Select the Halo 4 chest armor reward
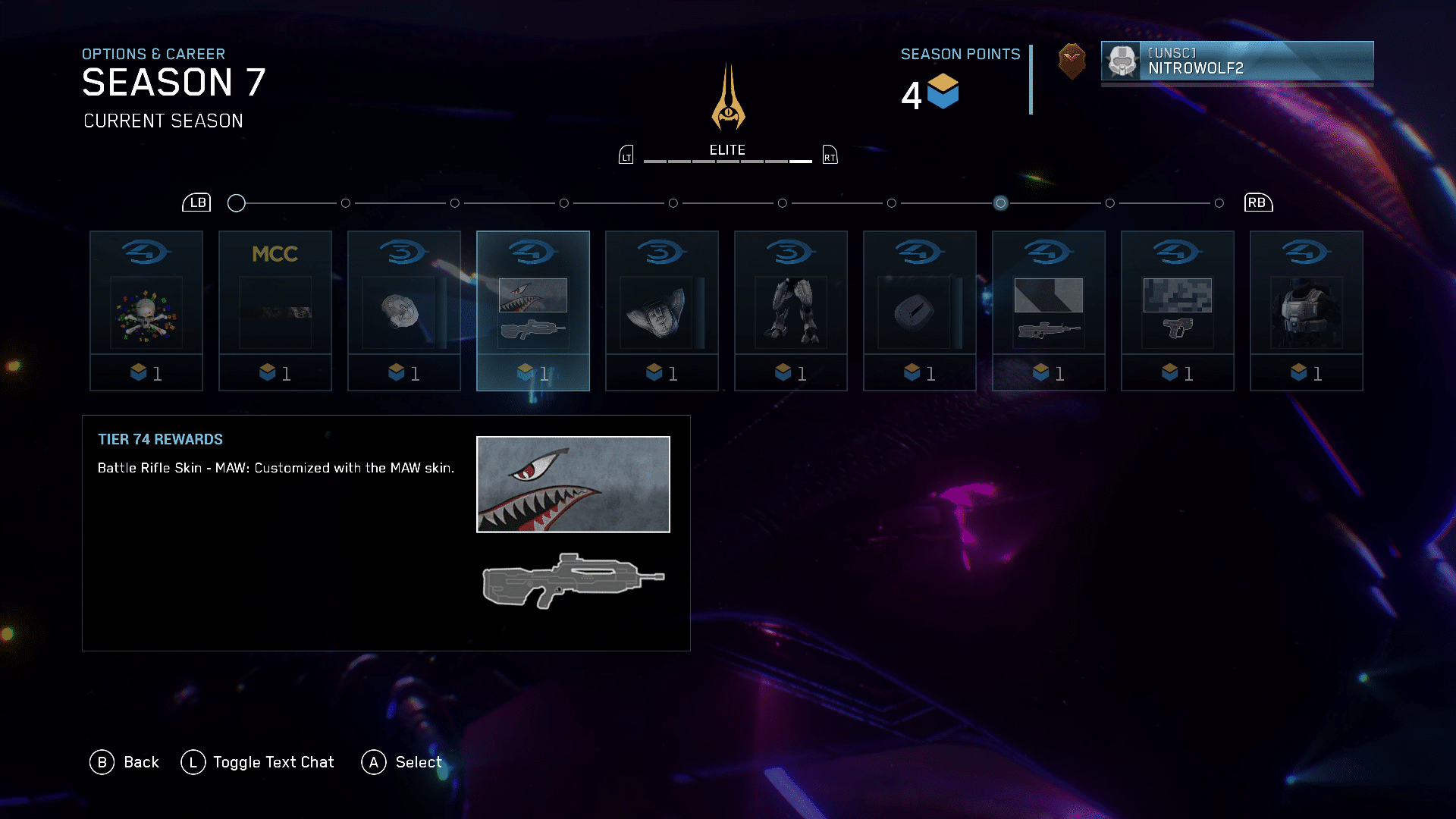This screenshot has width=1456, height=819. [x=1307, y=311]
